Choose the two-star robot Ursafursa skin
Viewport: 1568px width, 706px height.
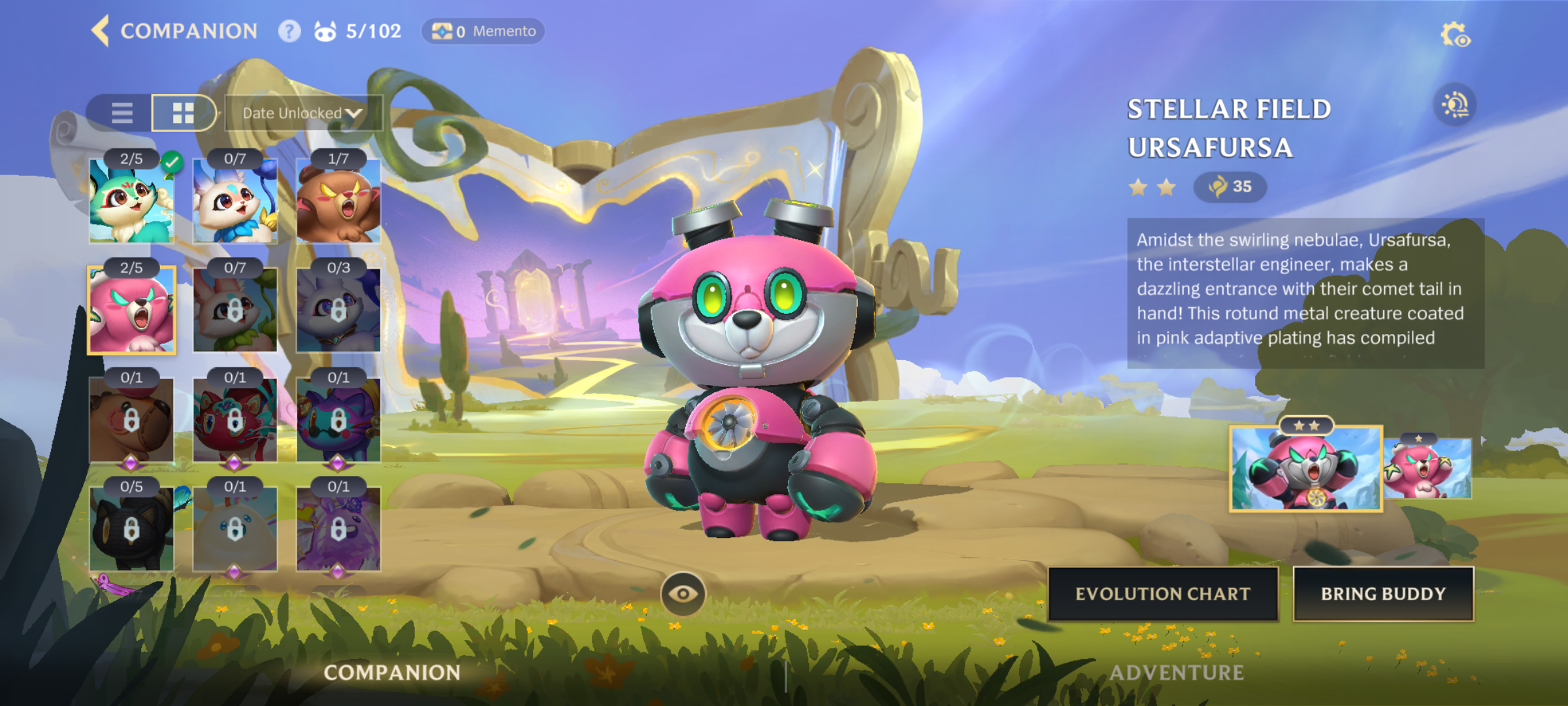point(1305,469)
